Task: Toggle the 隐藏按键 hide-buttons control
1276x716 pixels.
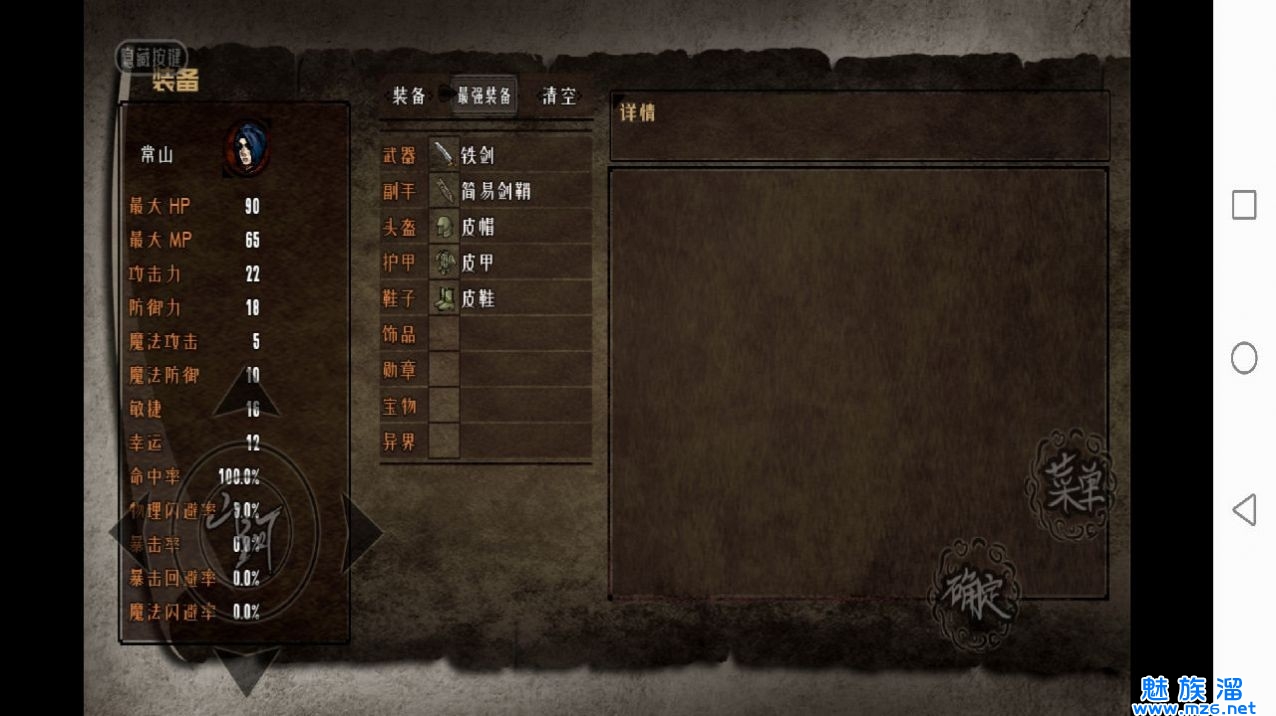Action: [151, 57]
